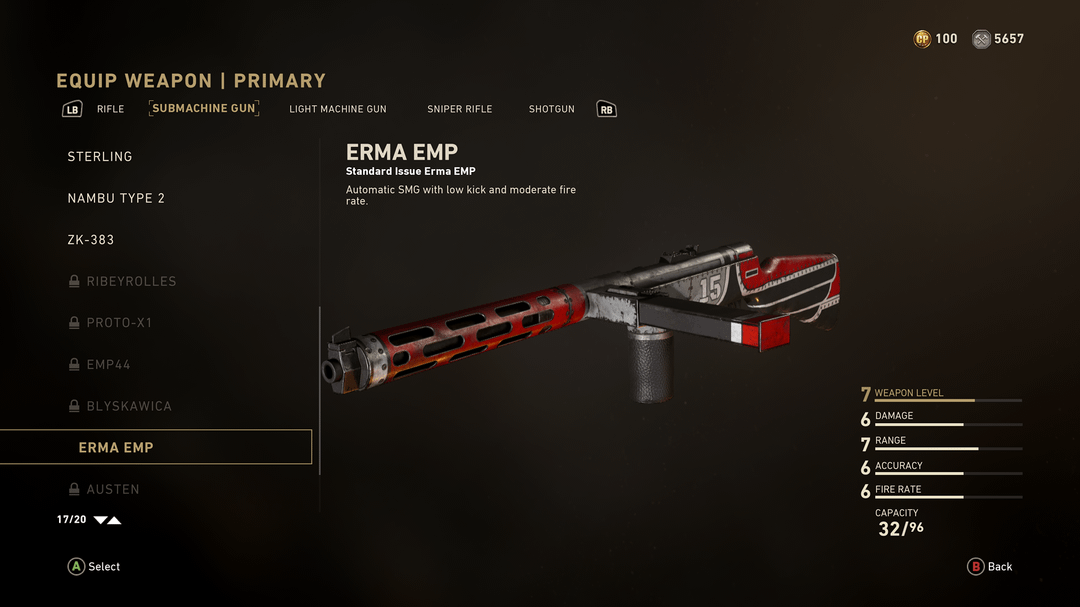Click the Select button
The width and height of the screenshot is (1080, 607).
pyautogui.click(x=94, y=567)
